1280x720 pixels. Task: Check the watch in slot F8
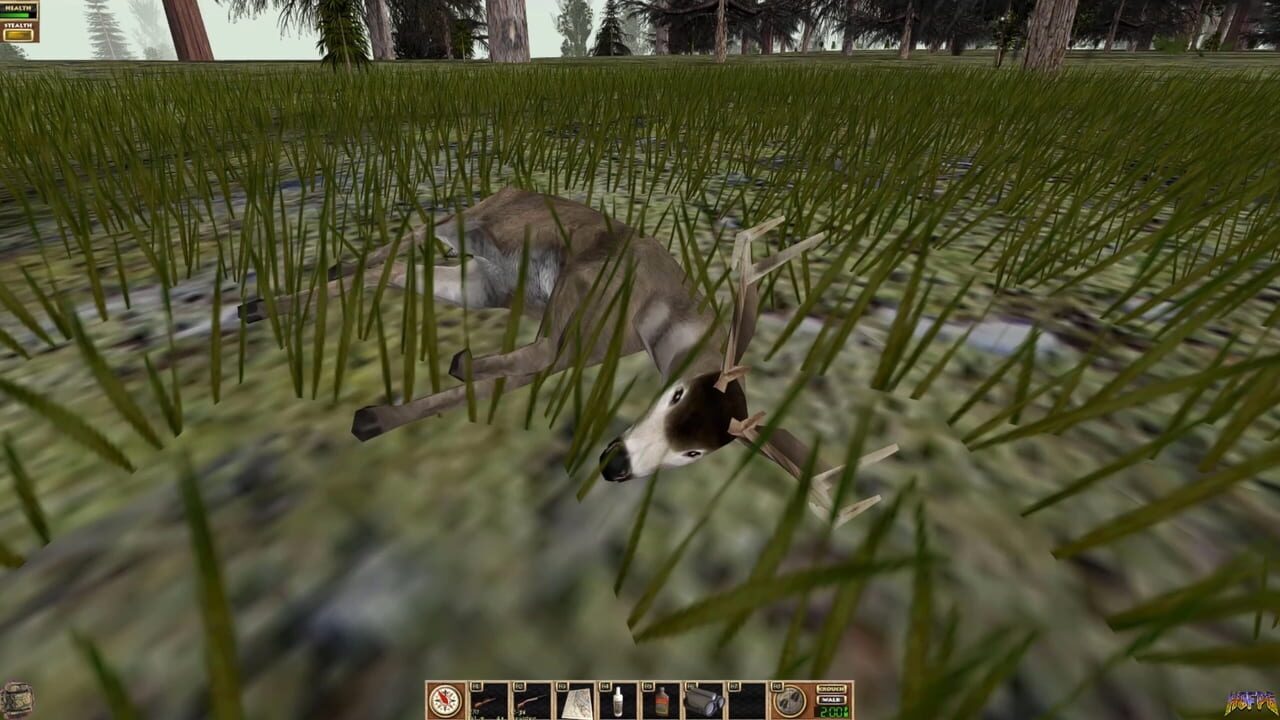pyautogui.click(x=789, y=702)
